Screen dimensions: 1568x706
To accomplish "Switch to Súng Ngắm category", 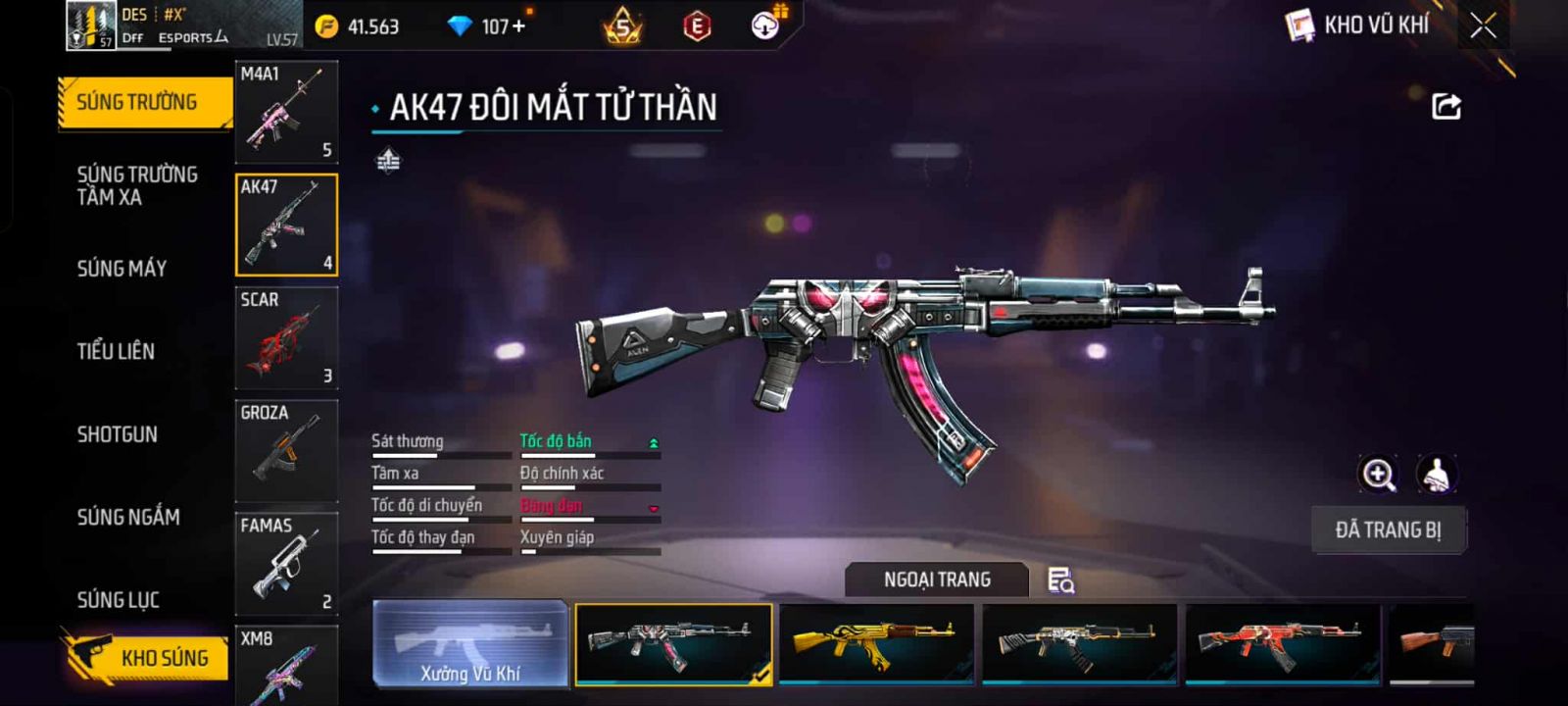I will 128,517.
